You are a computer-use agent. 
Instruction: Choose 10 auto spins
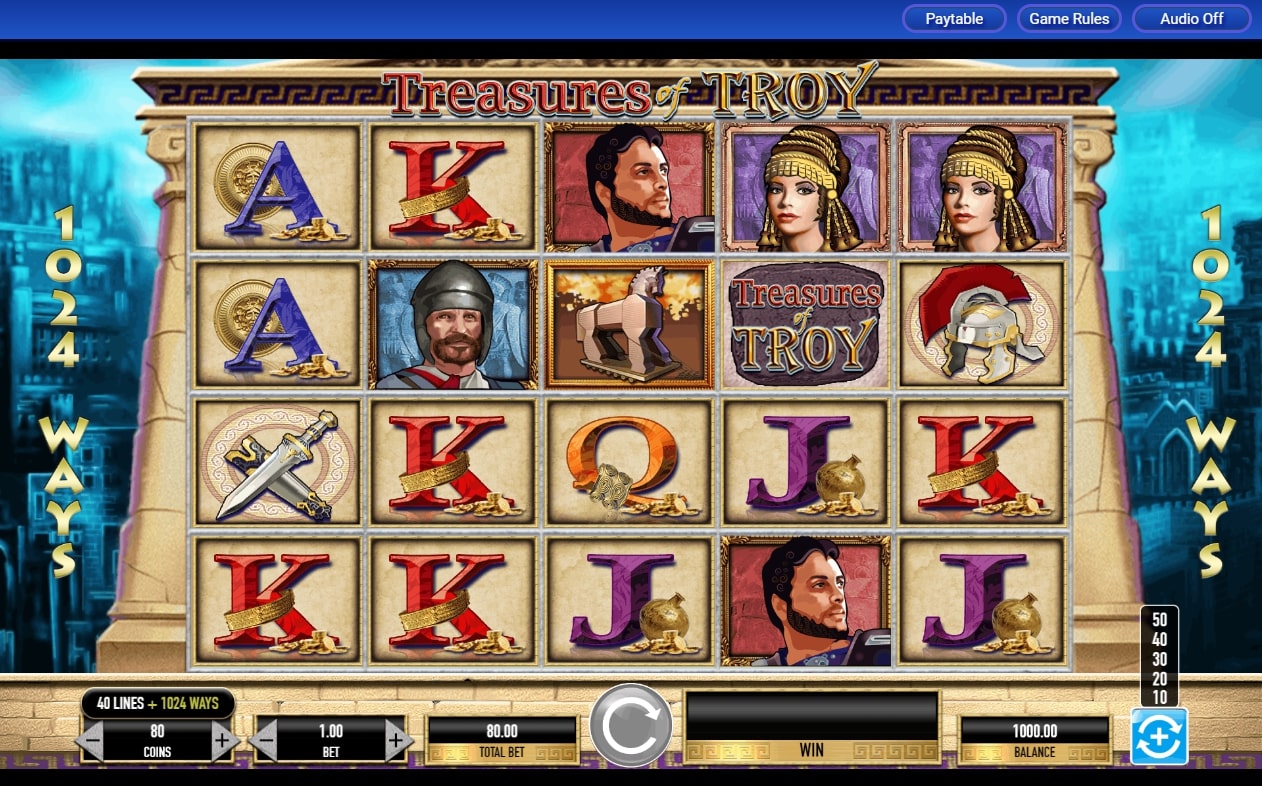(x=1159, y=696)
